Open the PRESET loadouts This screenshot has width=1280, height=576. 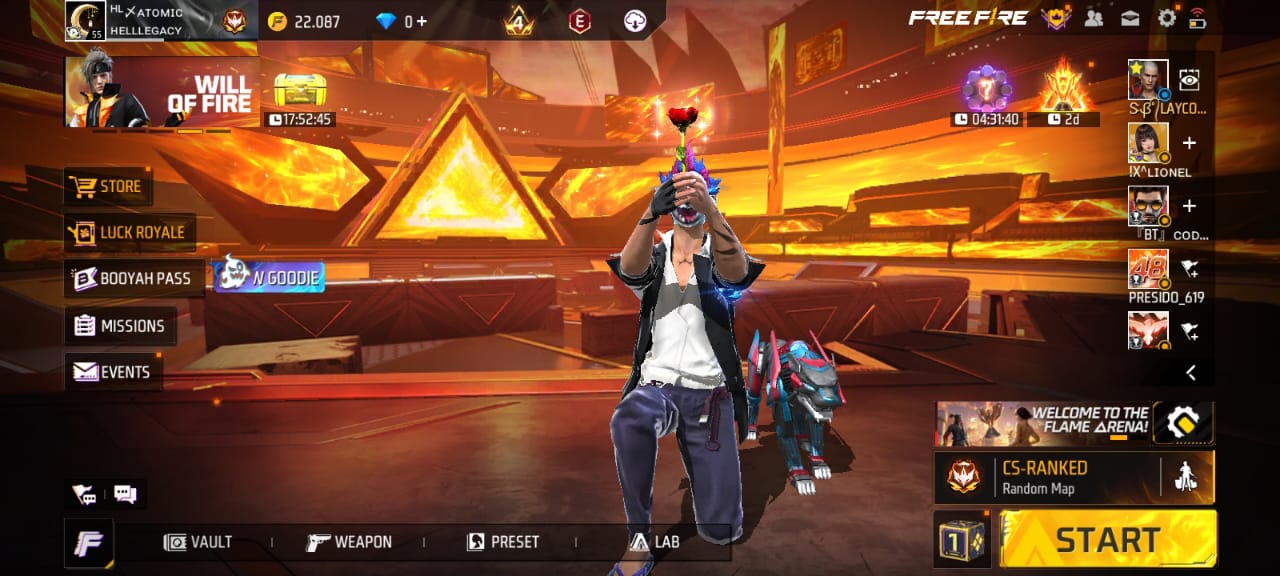tap(503, 542)
